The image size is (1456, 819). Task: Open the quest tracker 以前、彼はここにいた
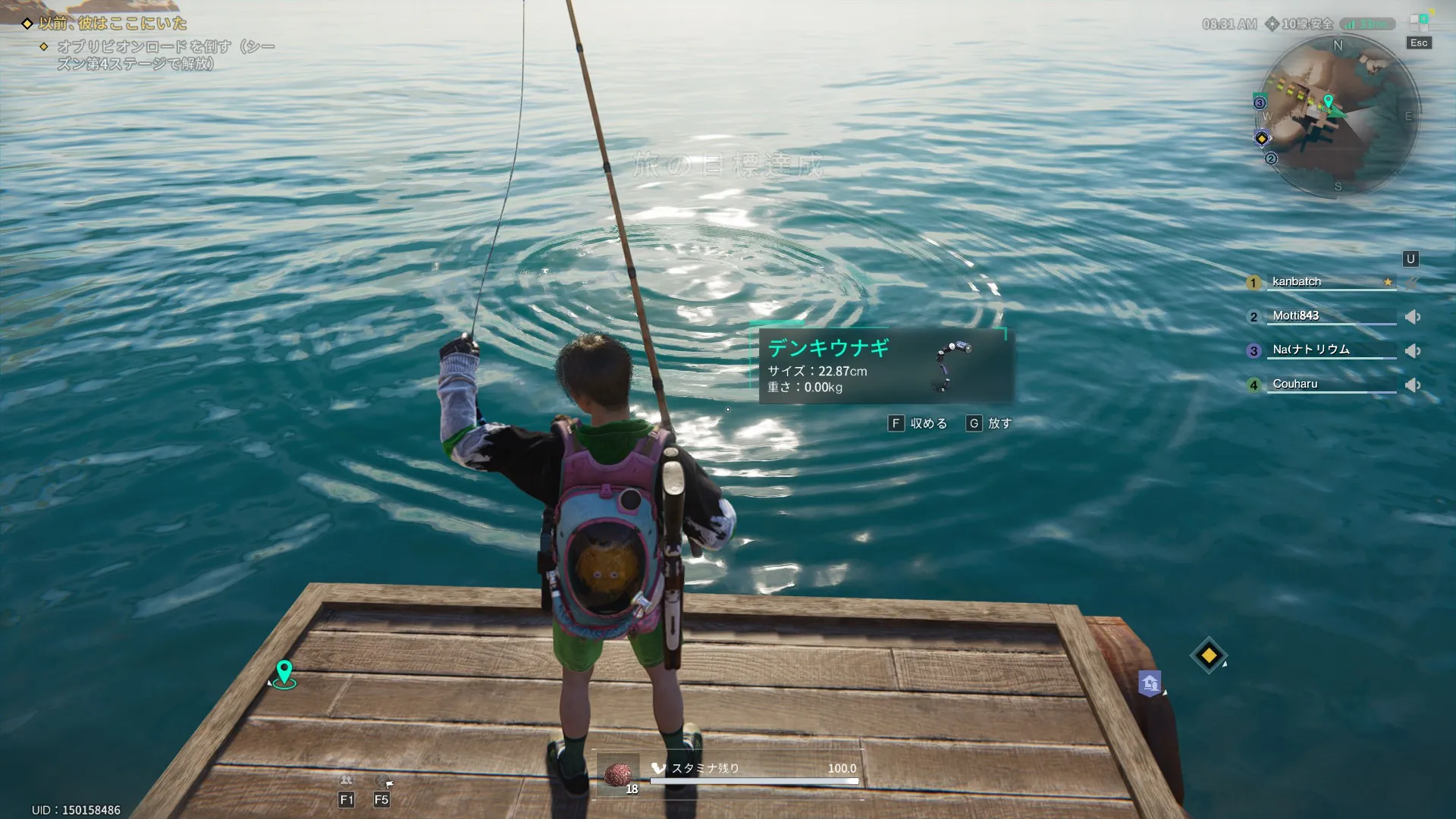[112, 24]
